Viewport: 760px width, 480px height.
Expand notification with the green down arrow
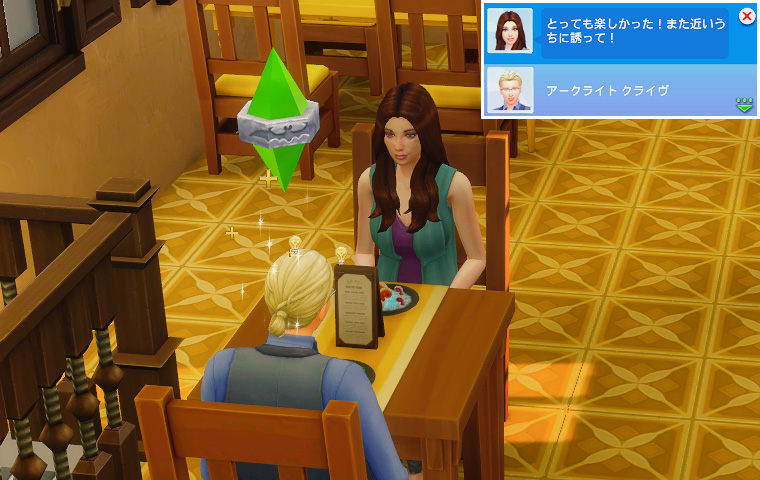coord(744,104)
